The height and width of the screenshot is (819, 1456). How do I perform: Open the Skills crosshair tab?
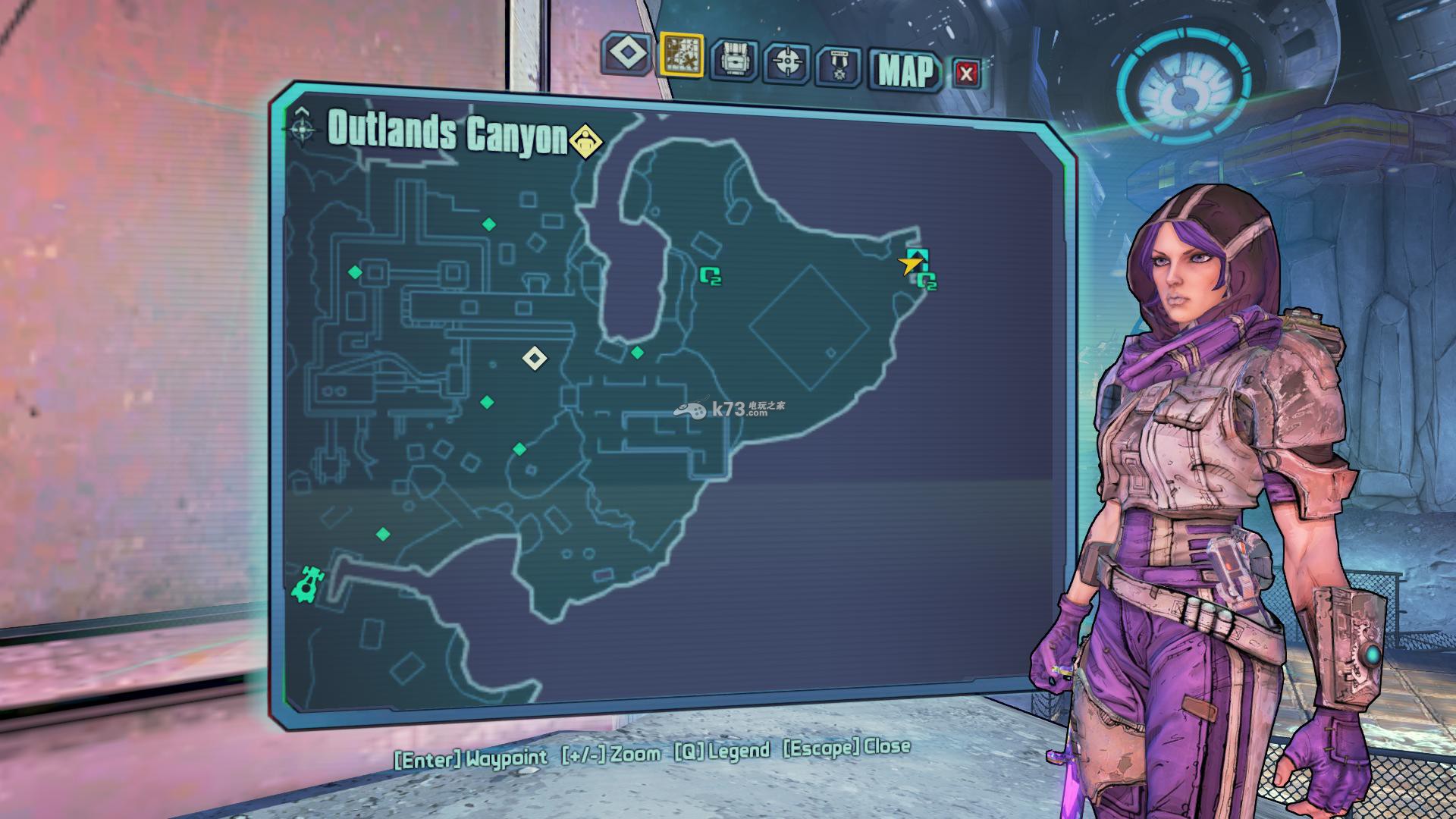786,62
